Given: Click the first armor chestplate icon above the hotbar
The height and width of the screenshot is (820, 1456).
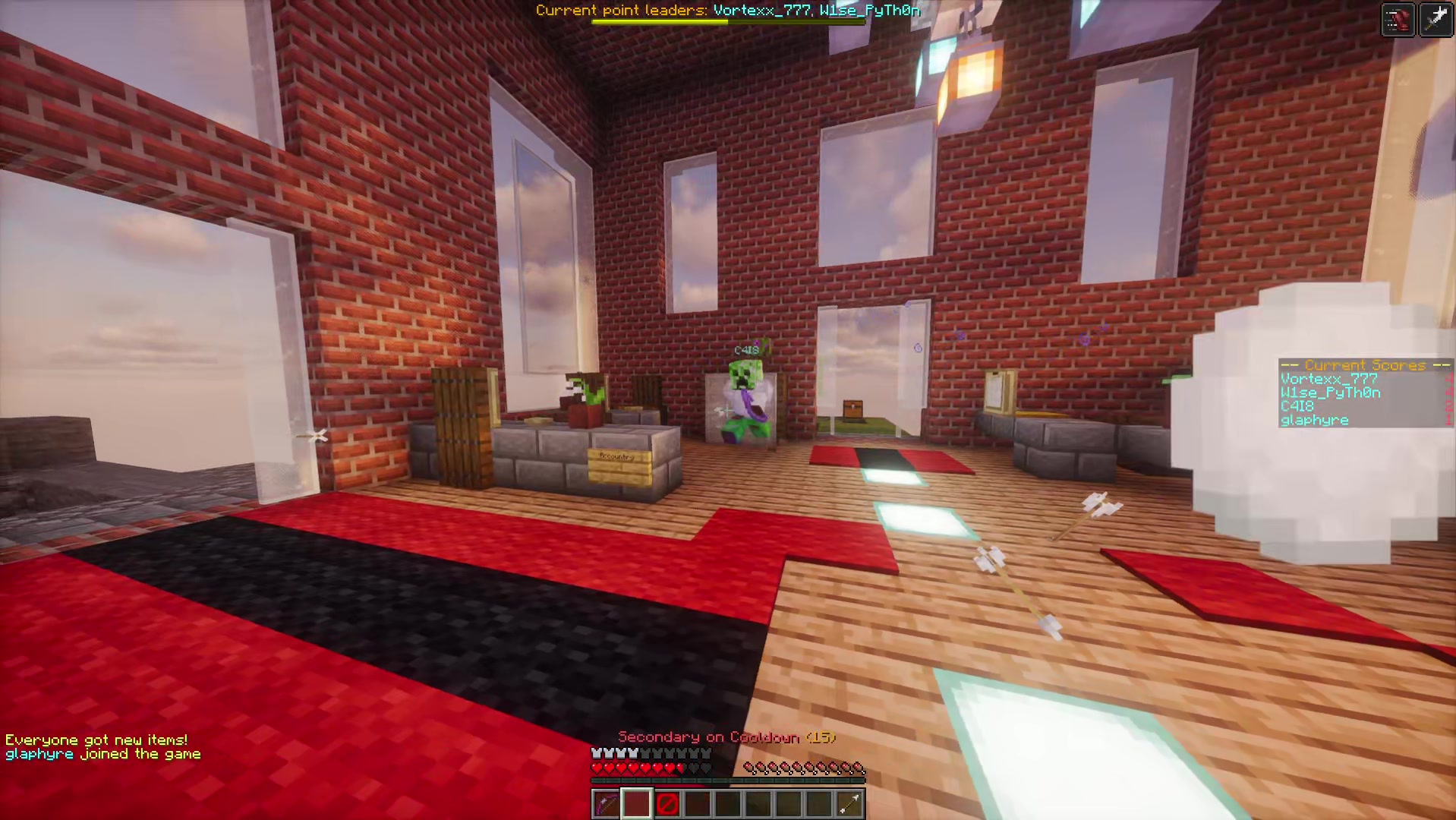Looking at the screenshot, I should (x=595, y=753).
